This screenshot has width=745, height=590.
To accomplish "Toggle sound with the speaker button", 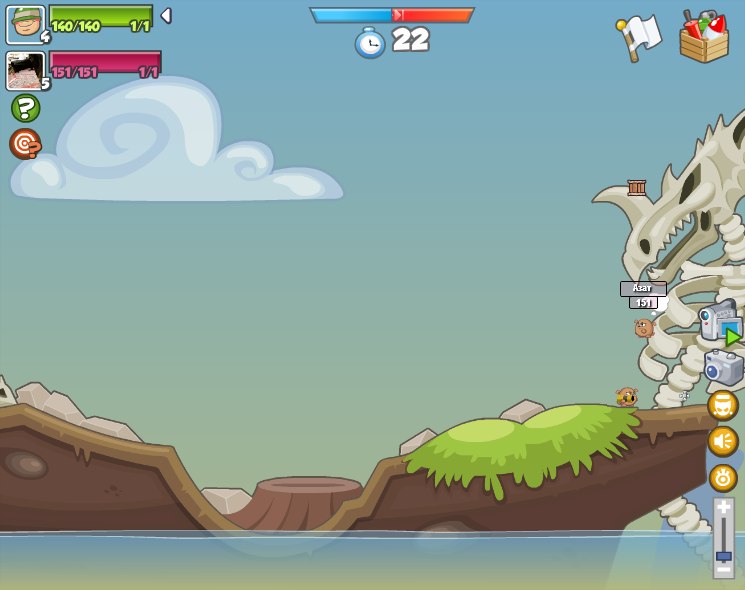I will pos(723,441).
